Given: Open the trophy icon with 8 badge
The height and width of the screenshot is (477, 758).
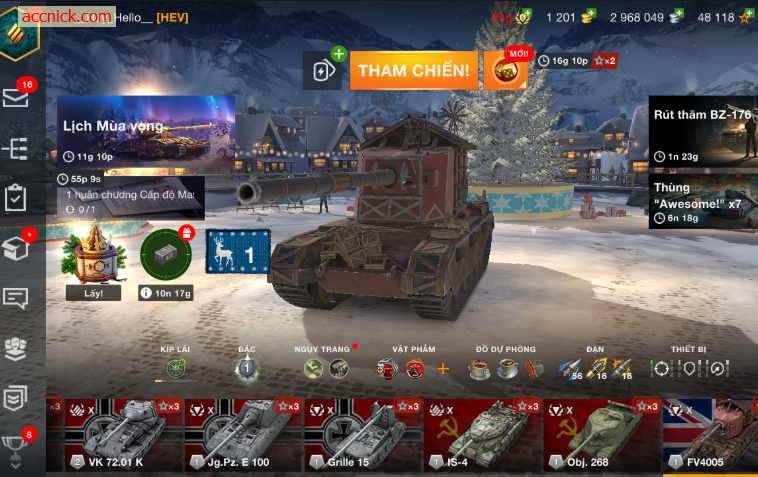Looking at the screenshot, I should pyautogui.click(x=16, y=446).
